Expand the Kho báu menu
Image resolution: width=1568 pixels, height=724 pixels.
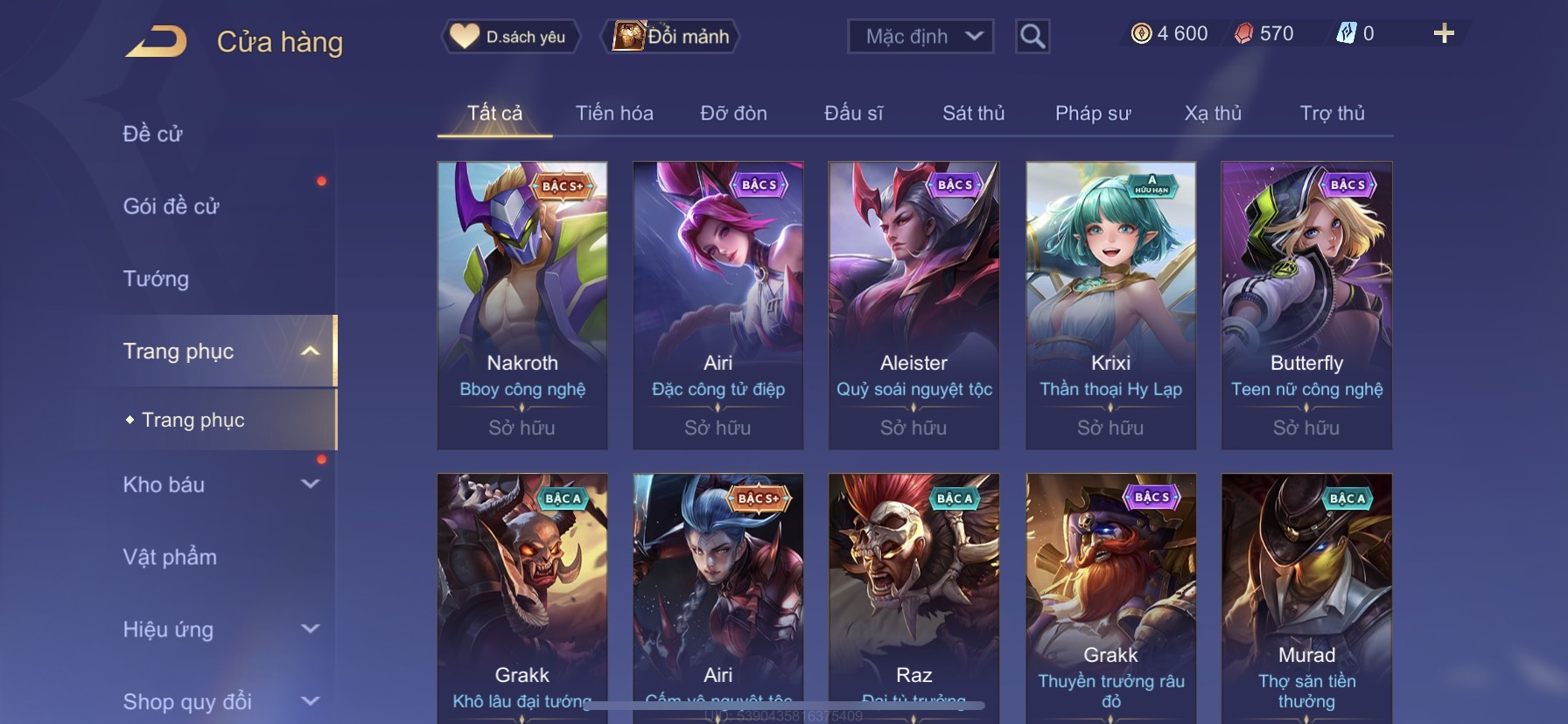coord(219,484)
